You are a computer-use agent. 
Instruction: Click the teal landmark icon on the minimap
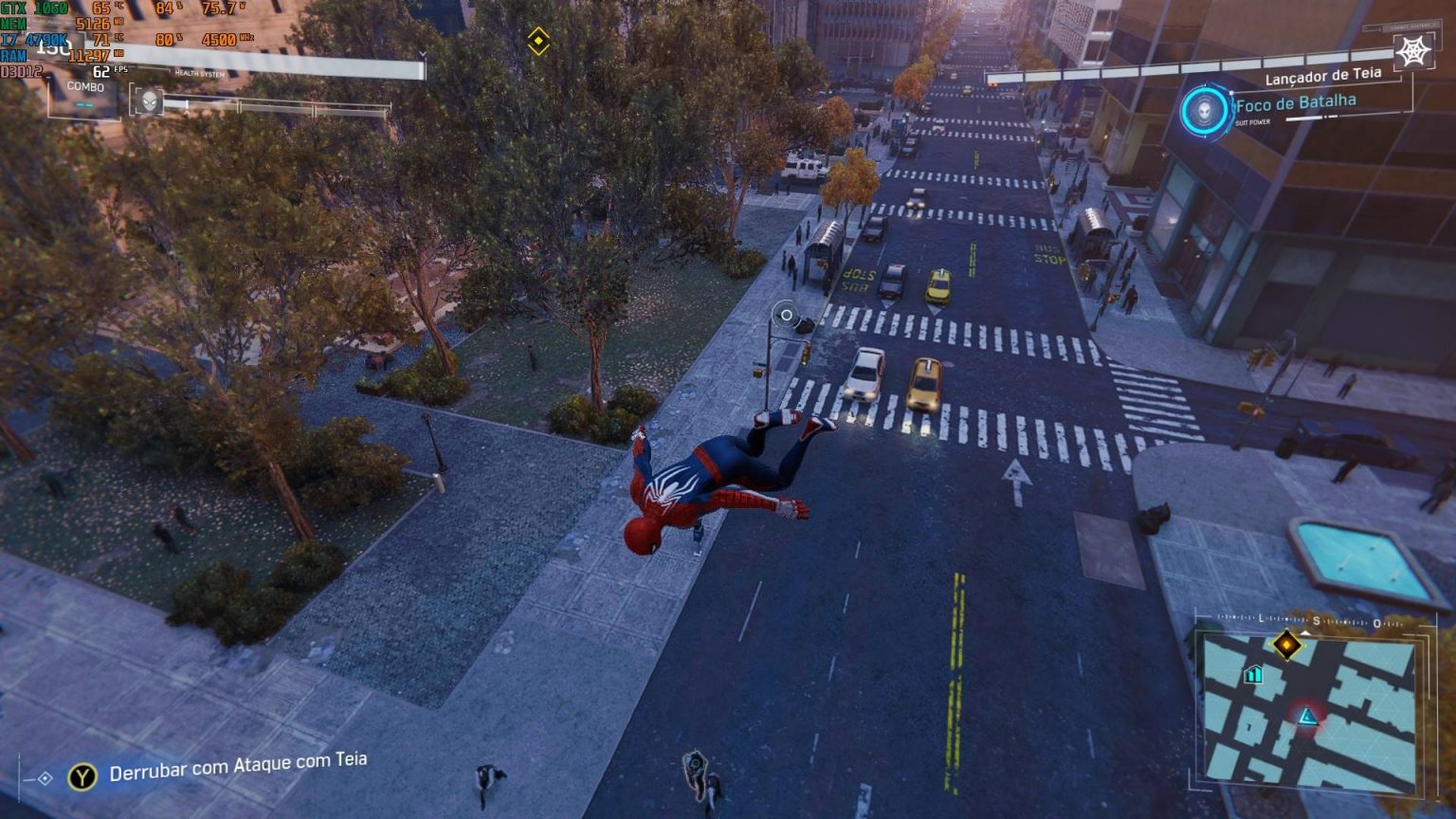click(1253, 674)
